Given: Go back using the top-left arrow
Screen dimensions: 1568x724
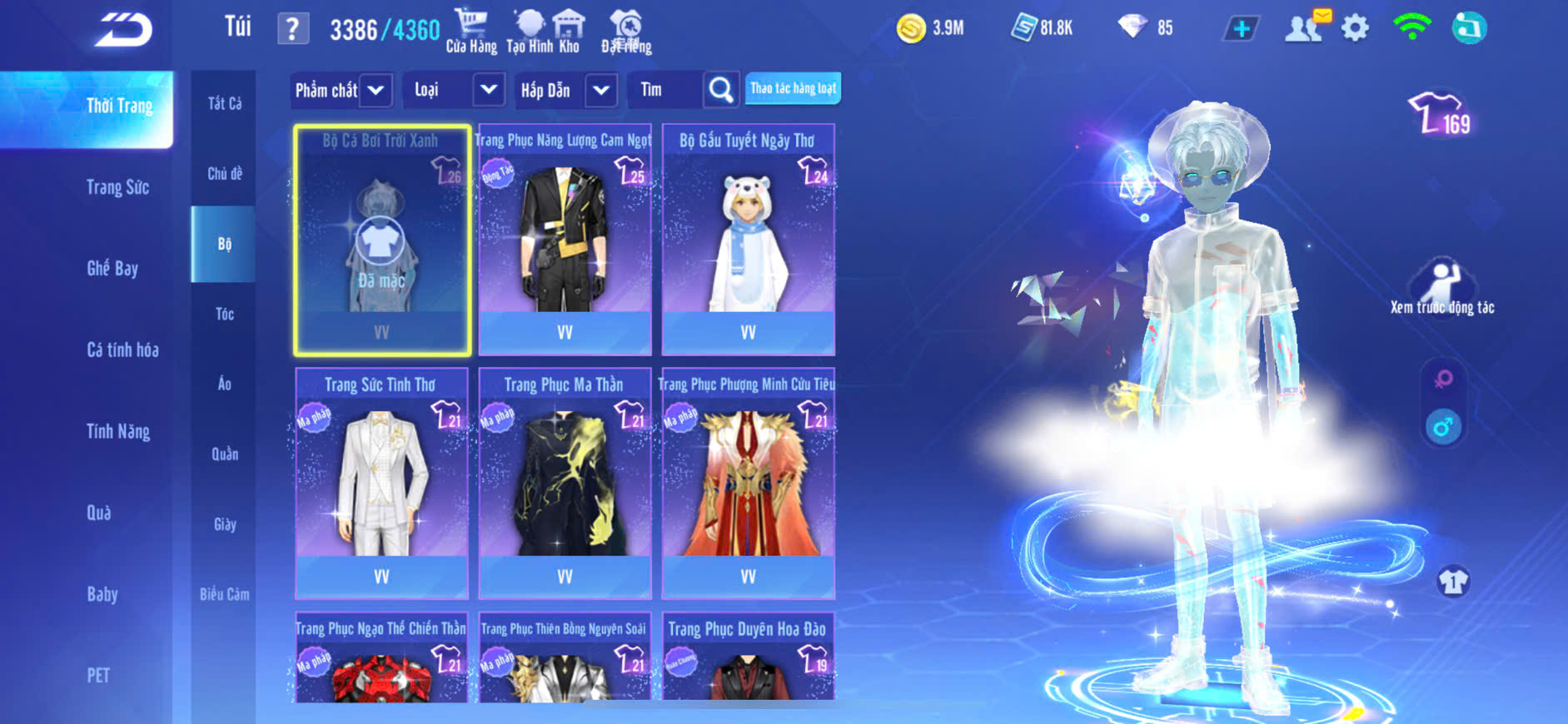Looking at the screenshot, I should (123, 31).
